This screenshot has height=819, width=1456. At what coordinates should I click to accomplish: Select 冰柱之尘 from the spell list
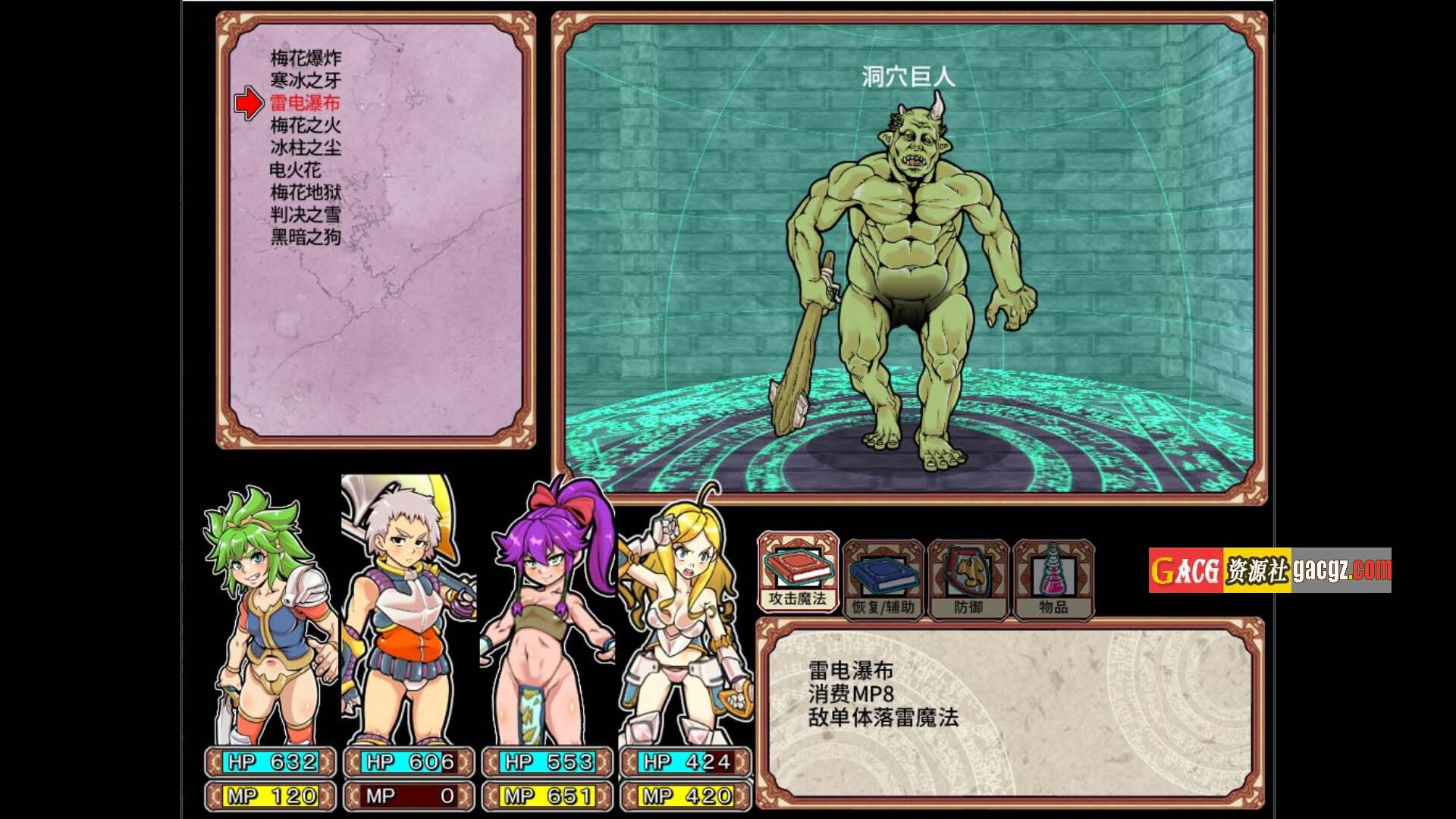tap(306, 148)
